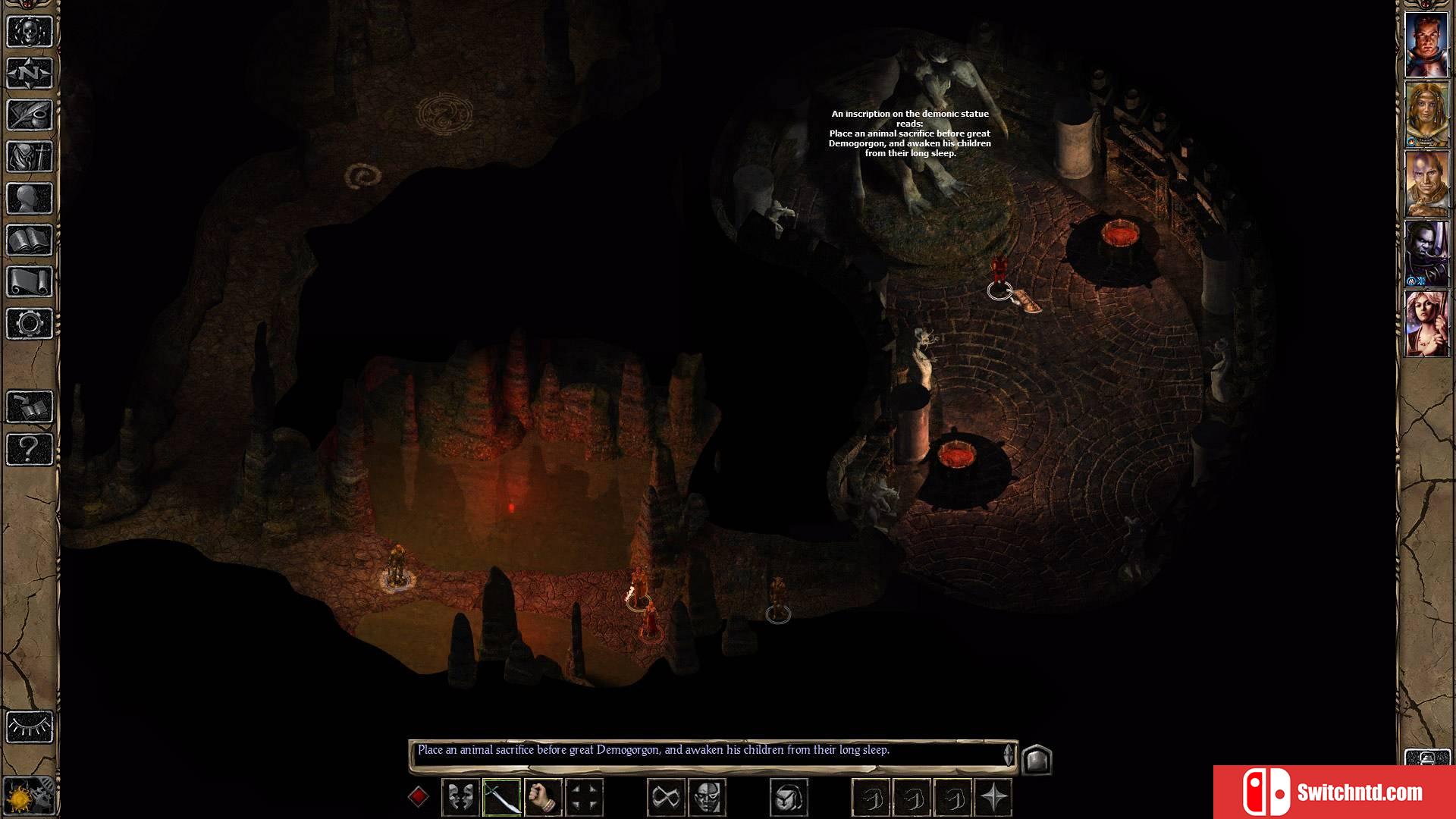Open special abilities with the star button
The width and height of the screenshot is (1456, 819).
click(x=993, y=798)
